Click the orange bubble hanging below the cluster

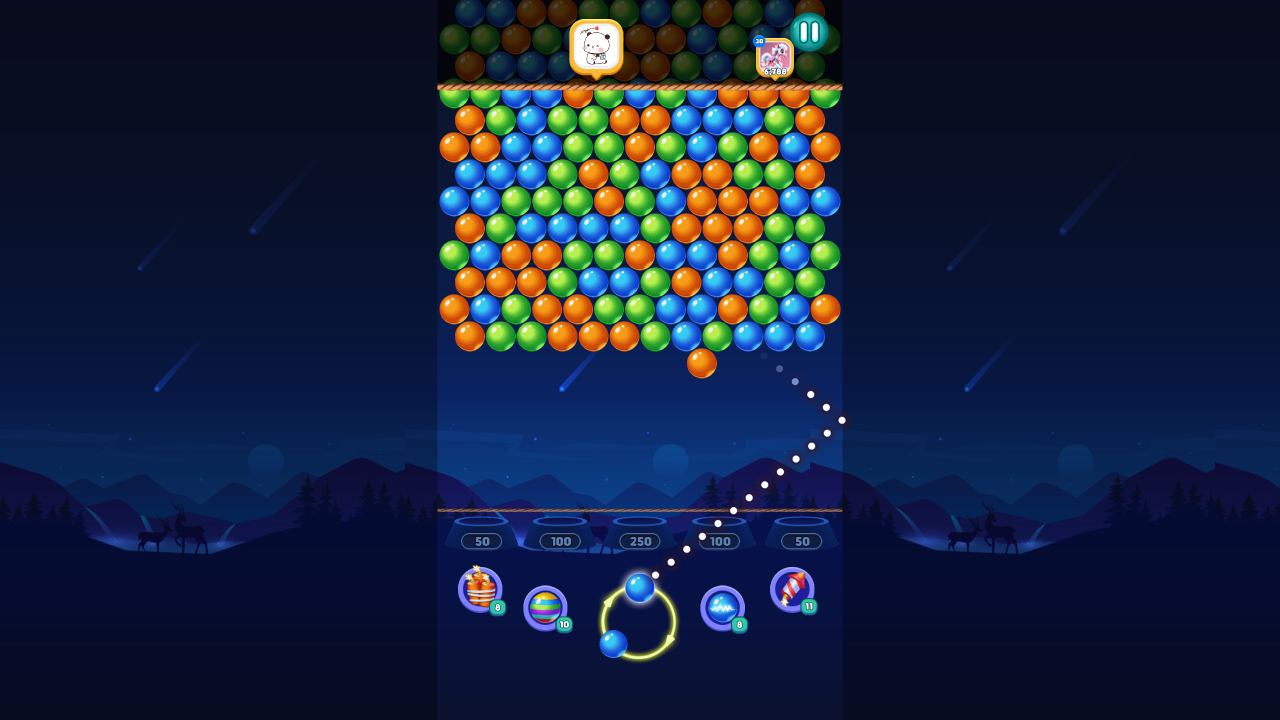pos(703,363)
